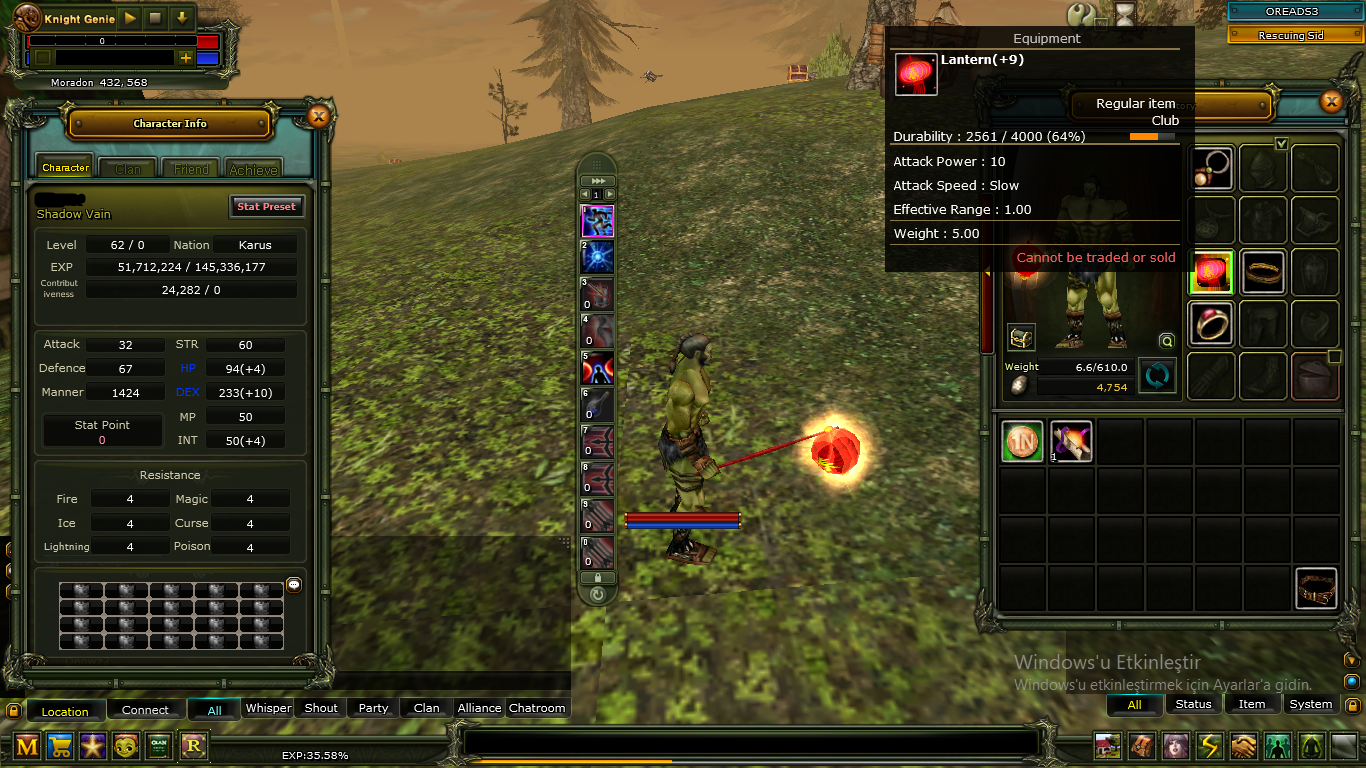The width and height of the screenshot is (1366, 768).
Task: Switch to the Clan tab in Character Info
Action: coord(128,169)
